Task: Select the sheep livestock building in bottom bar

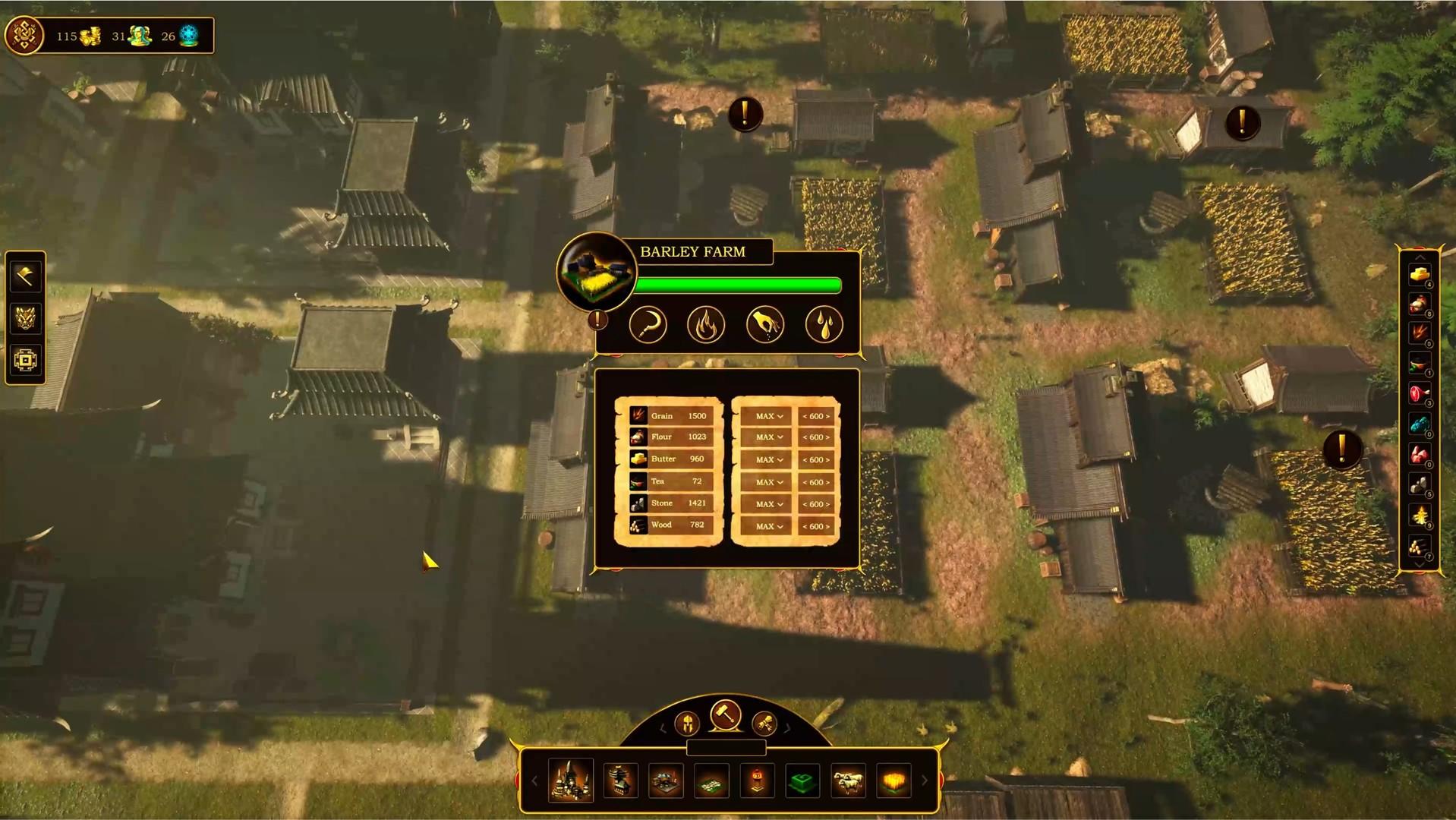Action: [848, 780]
